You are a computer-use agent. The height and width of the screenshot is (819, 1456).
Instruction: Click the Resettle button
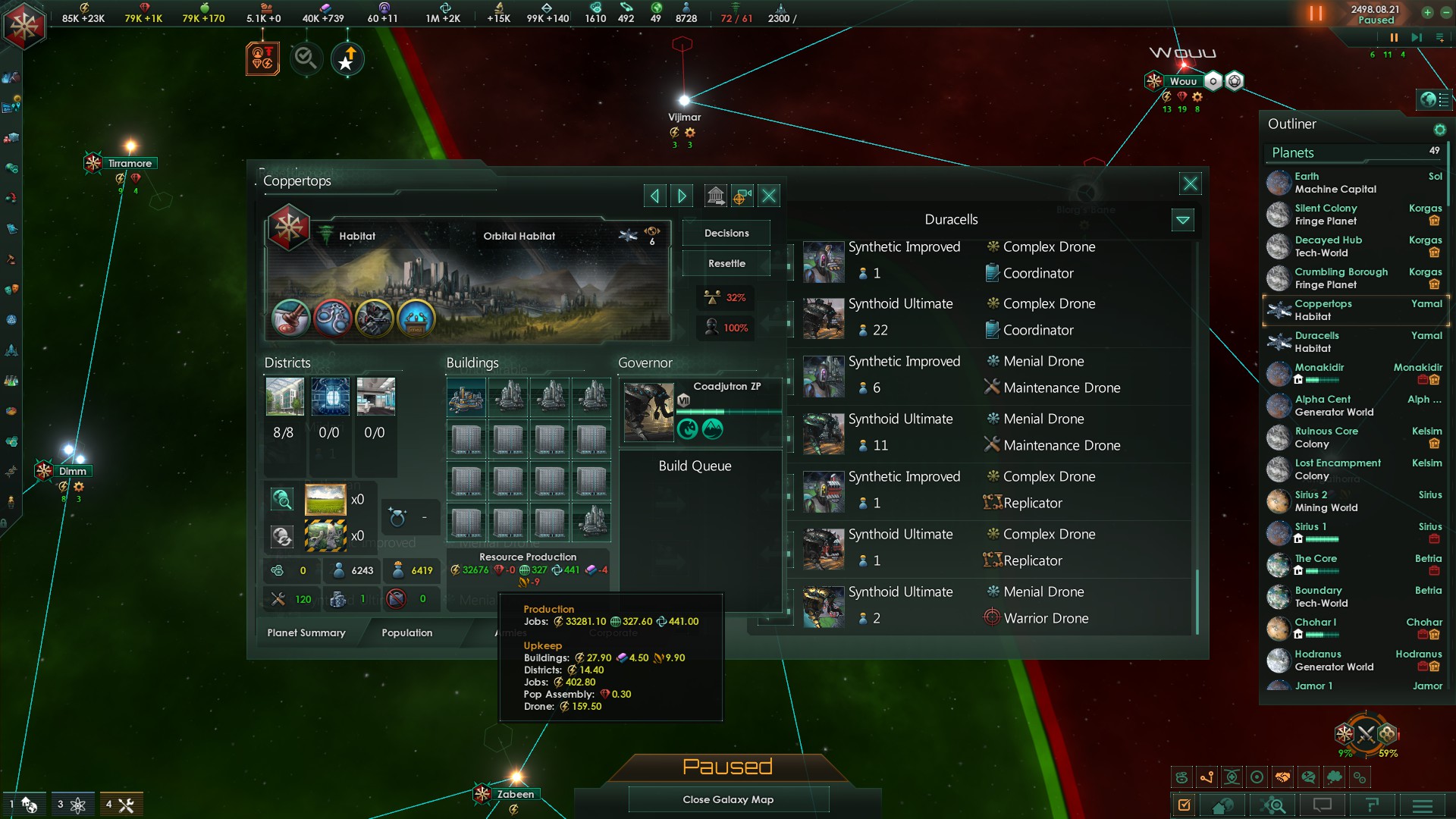(x=725, y=263)
